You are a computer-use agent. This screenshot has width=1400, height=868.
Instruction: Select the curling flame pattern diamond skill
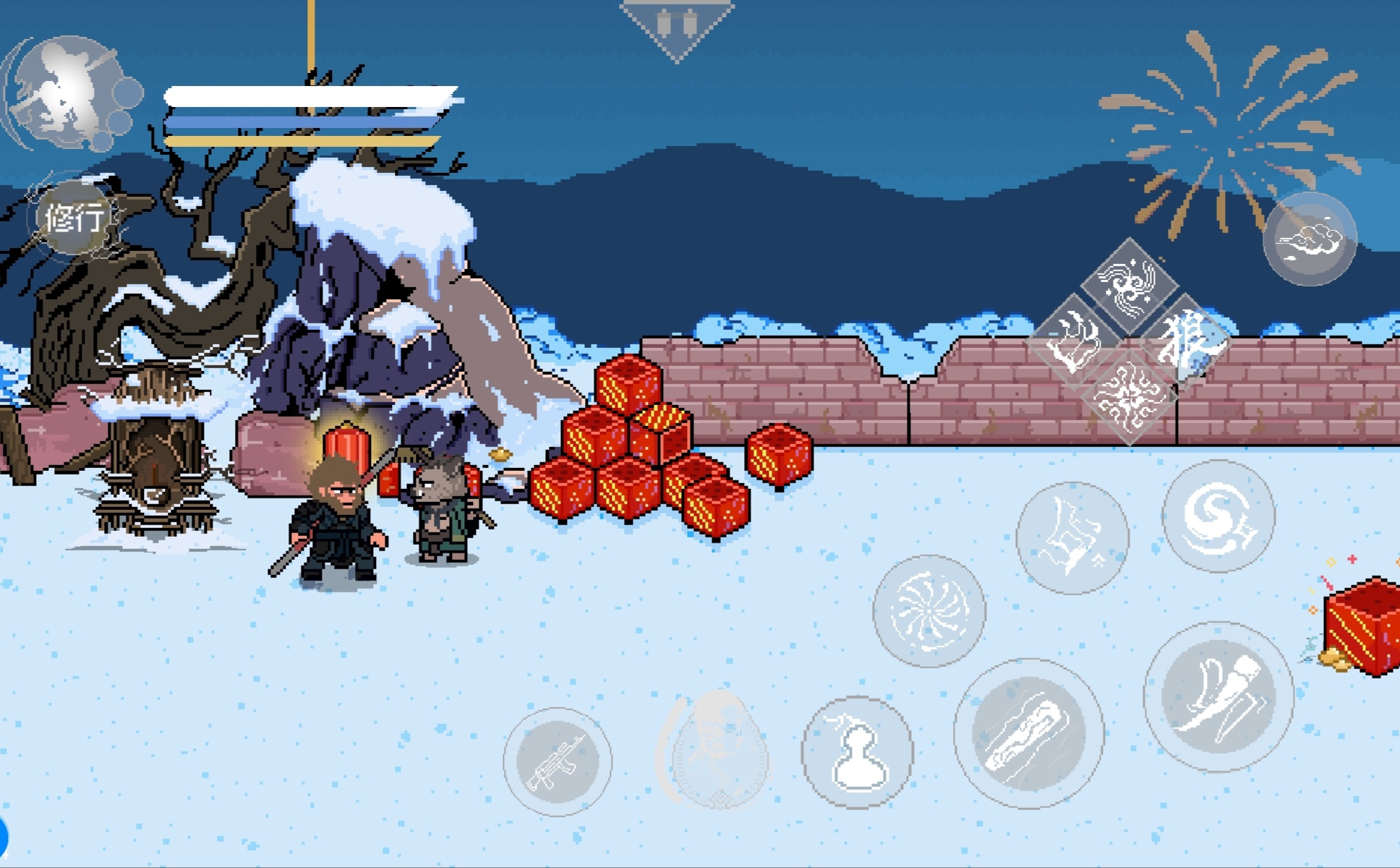[x=1129, y=396]
